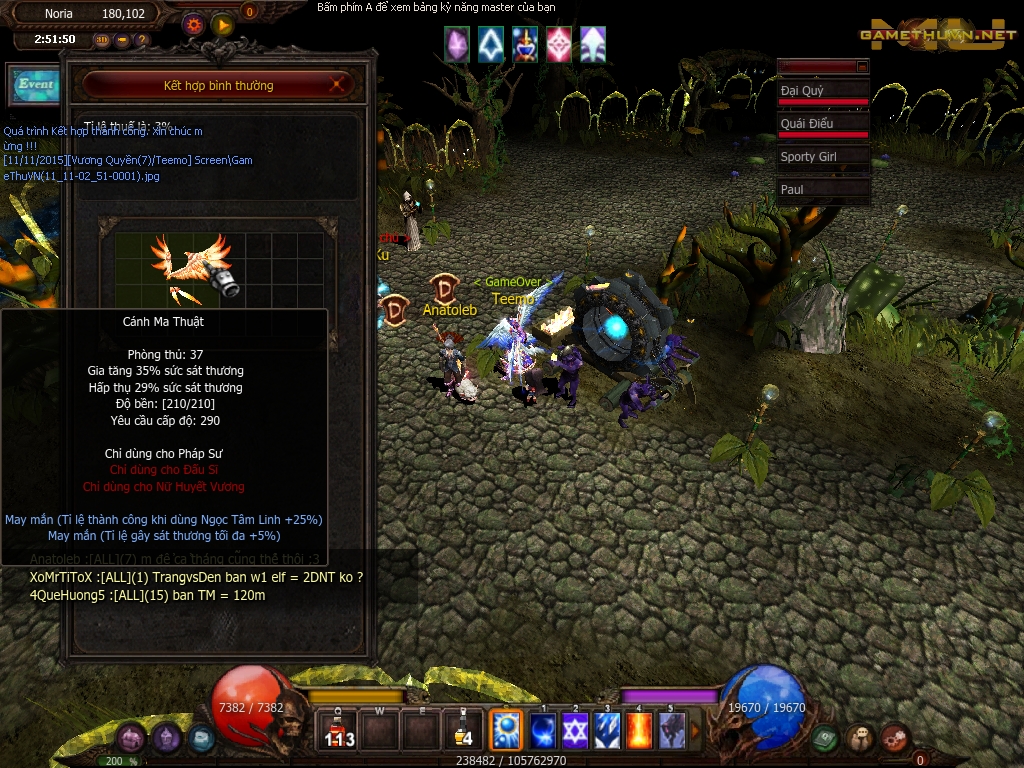Select party member Quái Điểu
This screenshot has height=768, width=1024.
click(x=822, y=125)
